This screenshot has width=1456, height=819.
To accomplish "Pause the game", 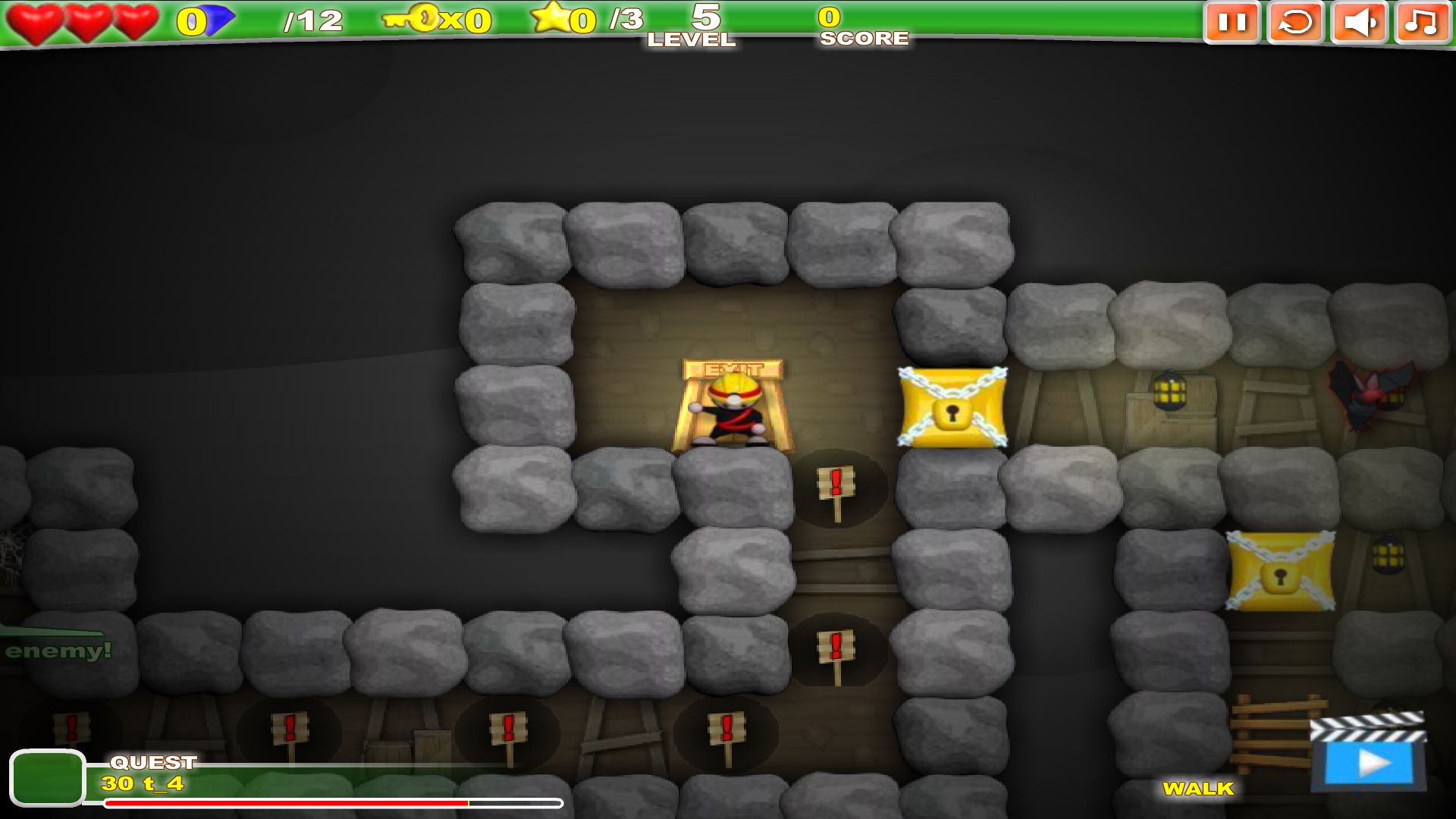I will [1232, 23].
